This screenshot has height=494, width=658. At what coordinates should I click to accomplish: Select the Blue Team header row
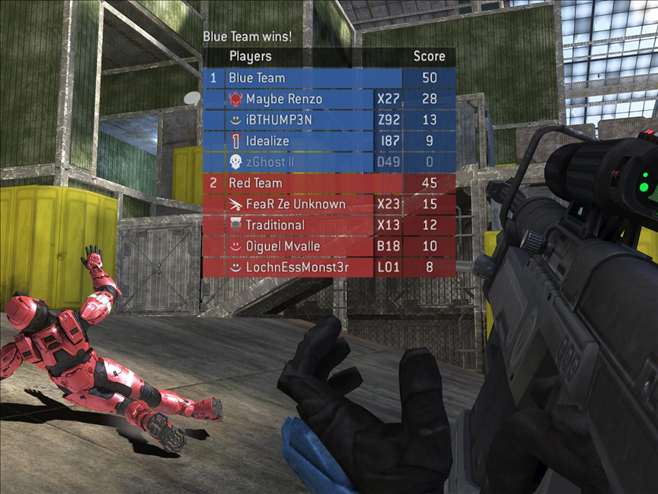pyautogui.click(x=329, y=78)
